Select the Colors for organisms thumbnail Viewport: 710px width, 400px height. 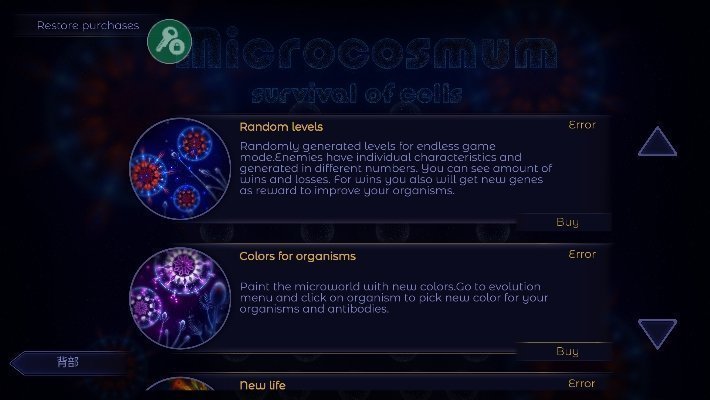click(x=180, y=297)
